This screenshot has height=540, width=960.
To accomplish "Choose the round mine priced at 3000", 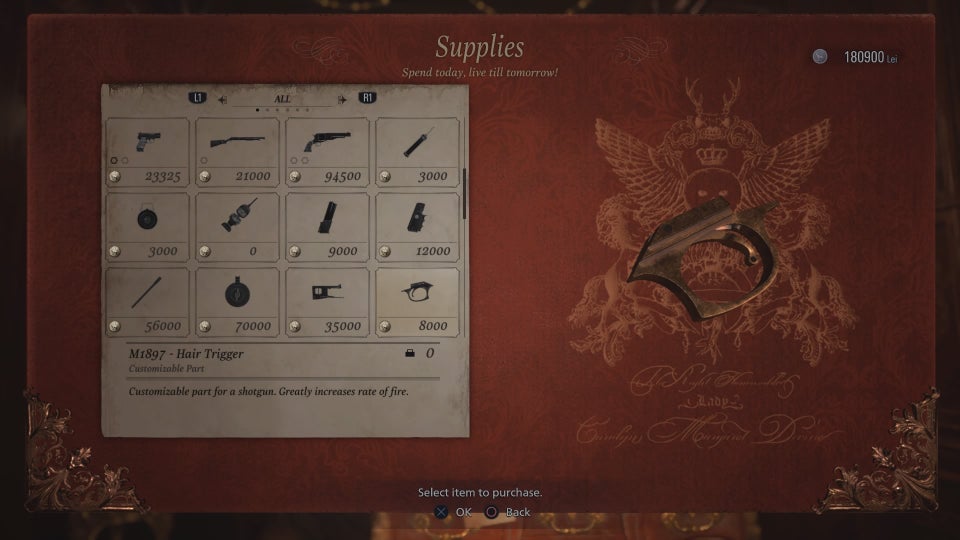I will pos(146,226).
